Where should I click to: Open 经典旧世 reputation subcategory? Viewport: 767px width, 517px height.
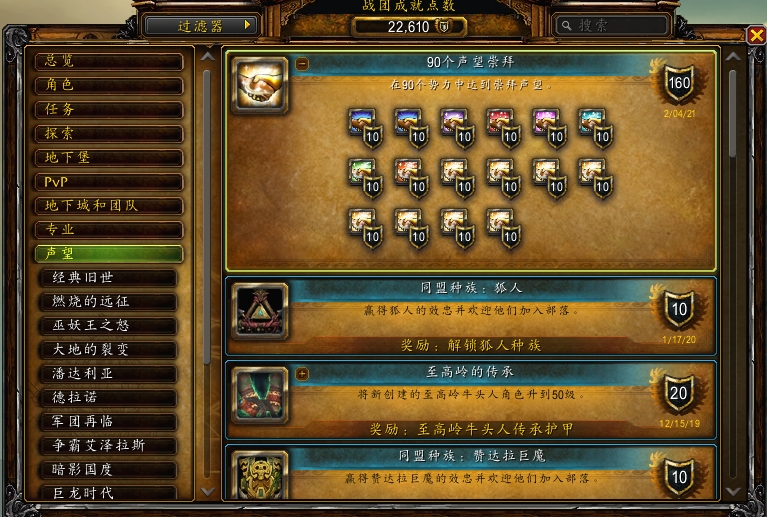[x=109, y=277]
